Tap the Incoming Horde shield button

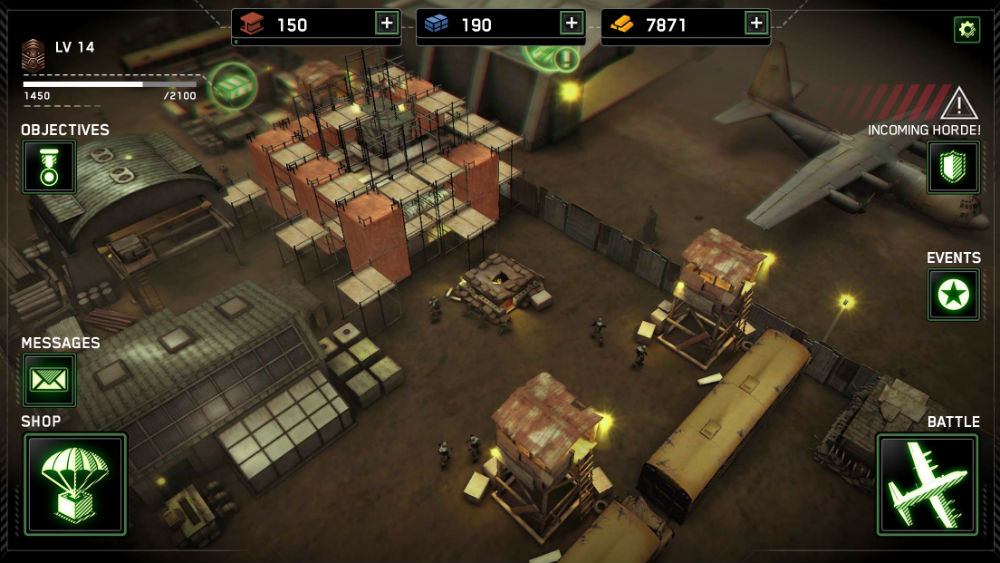tap(953, 167)
